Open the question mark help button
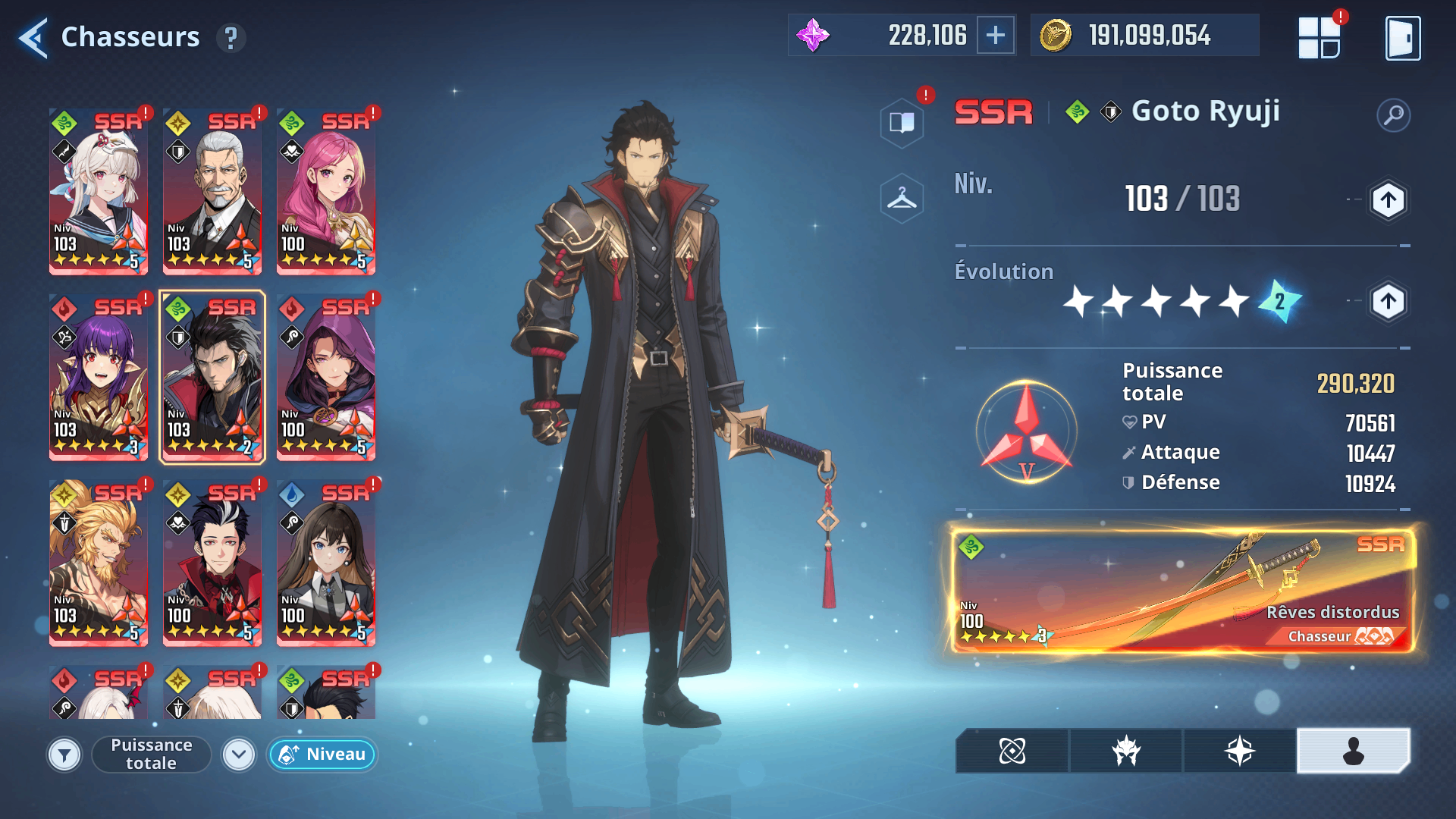This screenshot has height=819, width=1456. click(231, 37)
